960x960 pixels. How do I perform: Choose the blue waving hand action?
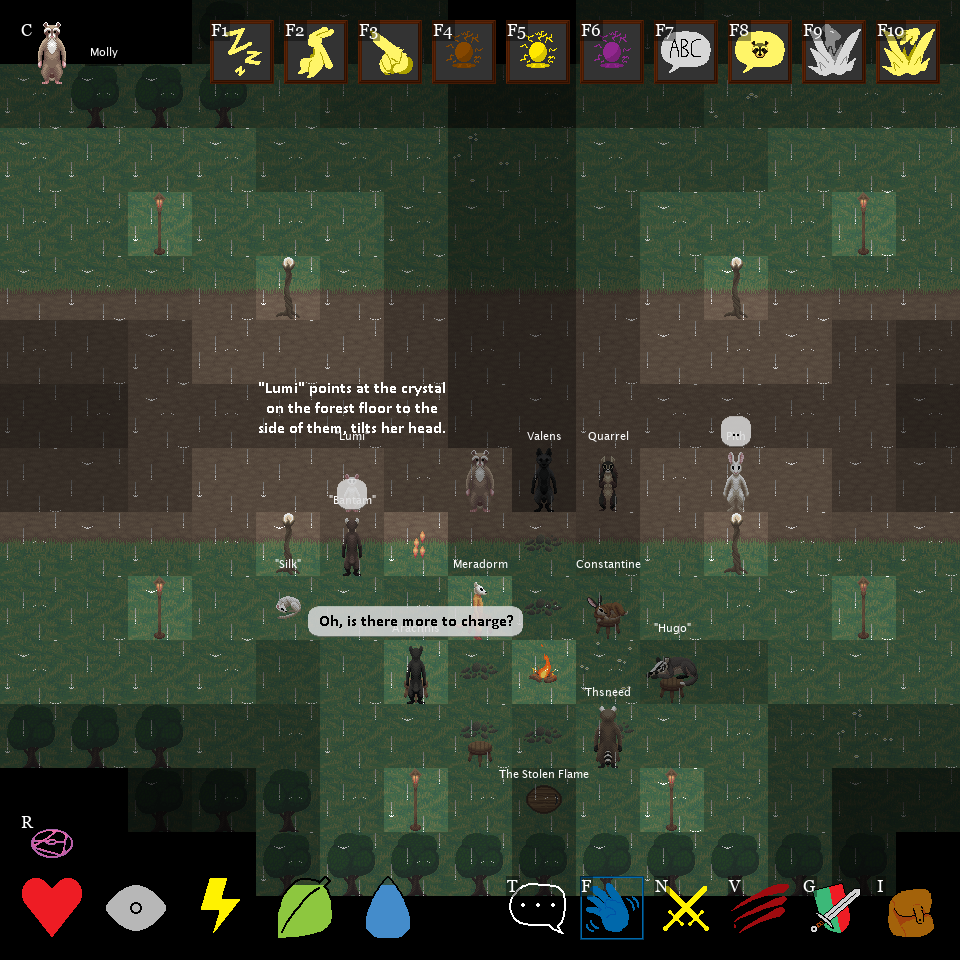(612, 908)
